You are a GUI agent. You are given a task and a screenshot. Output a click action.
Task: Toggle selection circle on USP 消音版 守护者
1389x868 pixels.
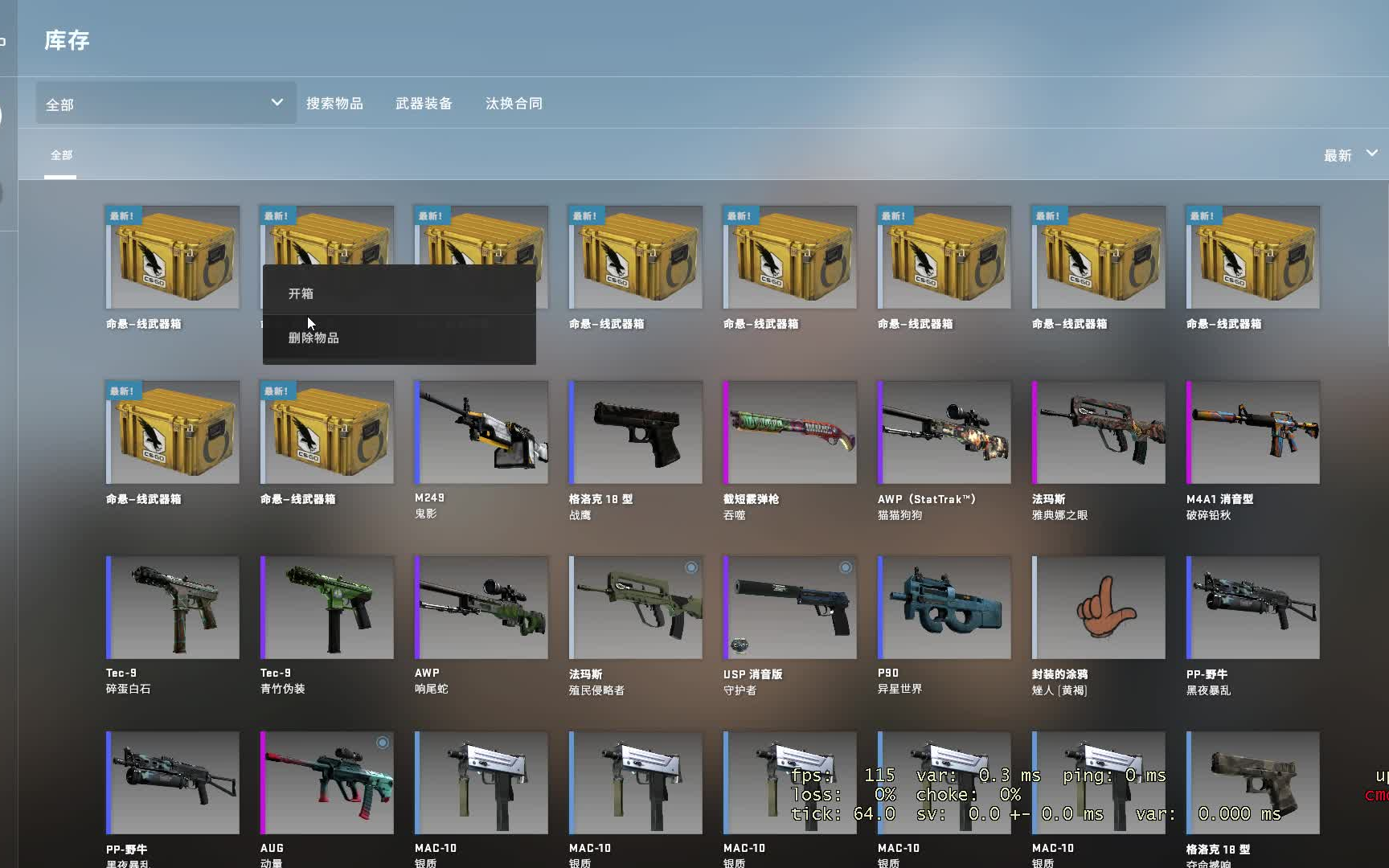pos(845,567)
